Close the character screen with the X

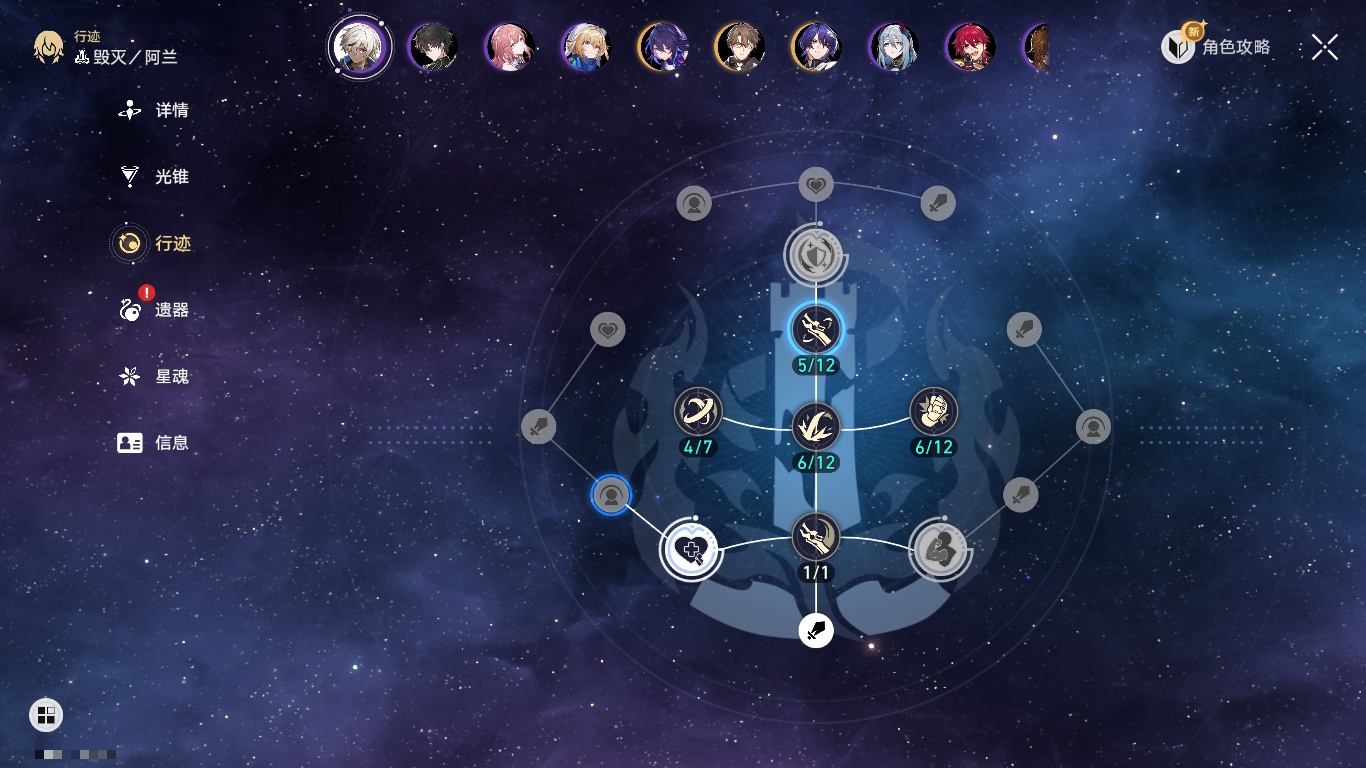click(1325, 47)
